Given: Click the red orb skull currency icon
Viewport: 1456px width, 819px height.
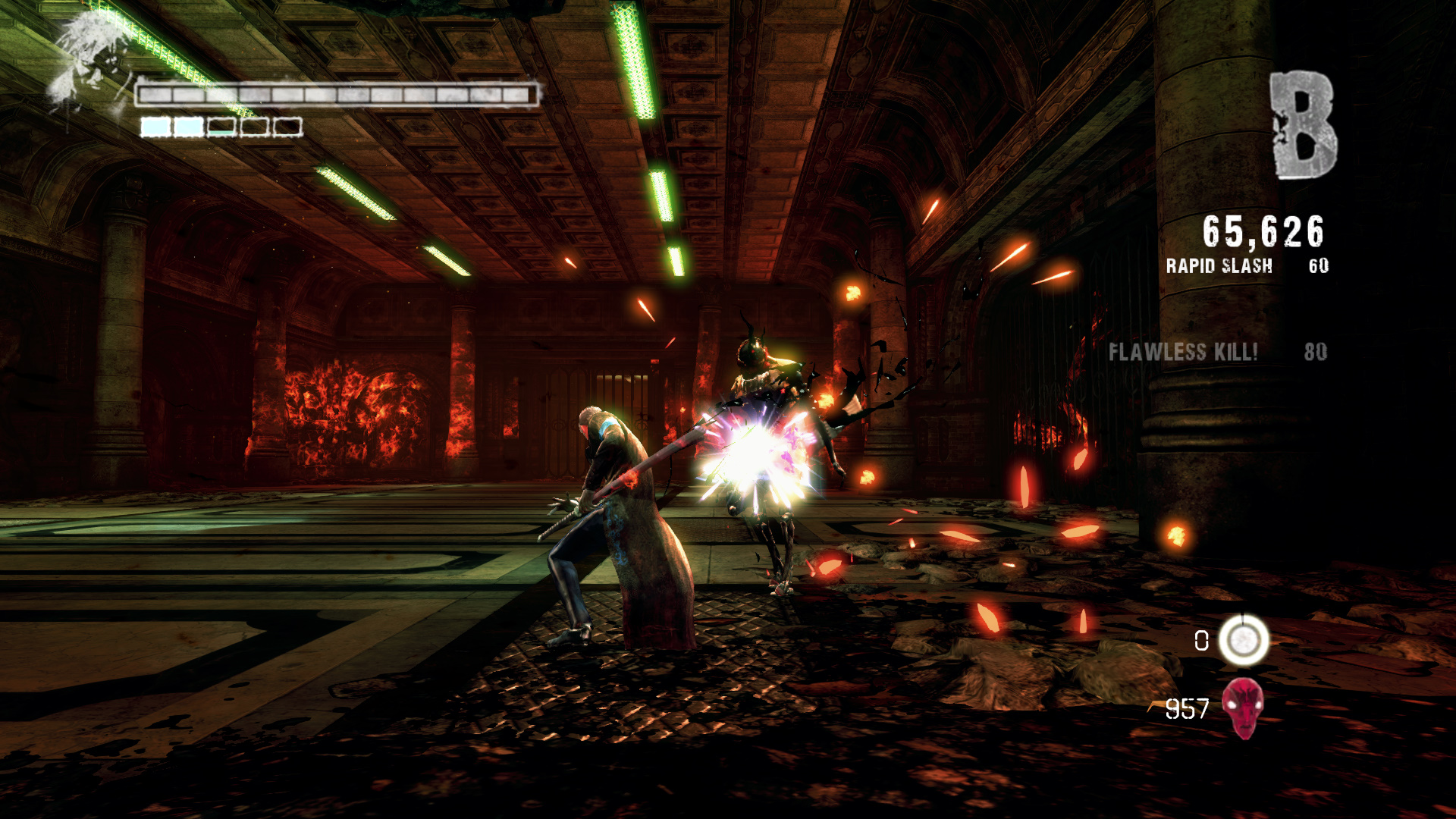Looking at the screenshot, I should coord(1244,708).
